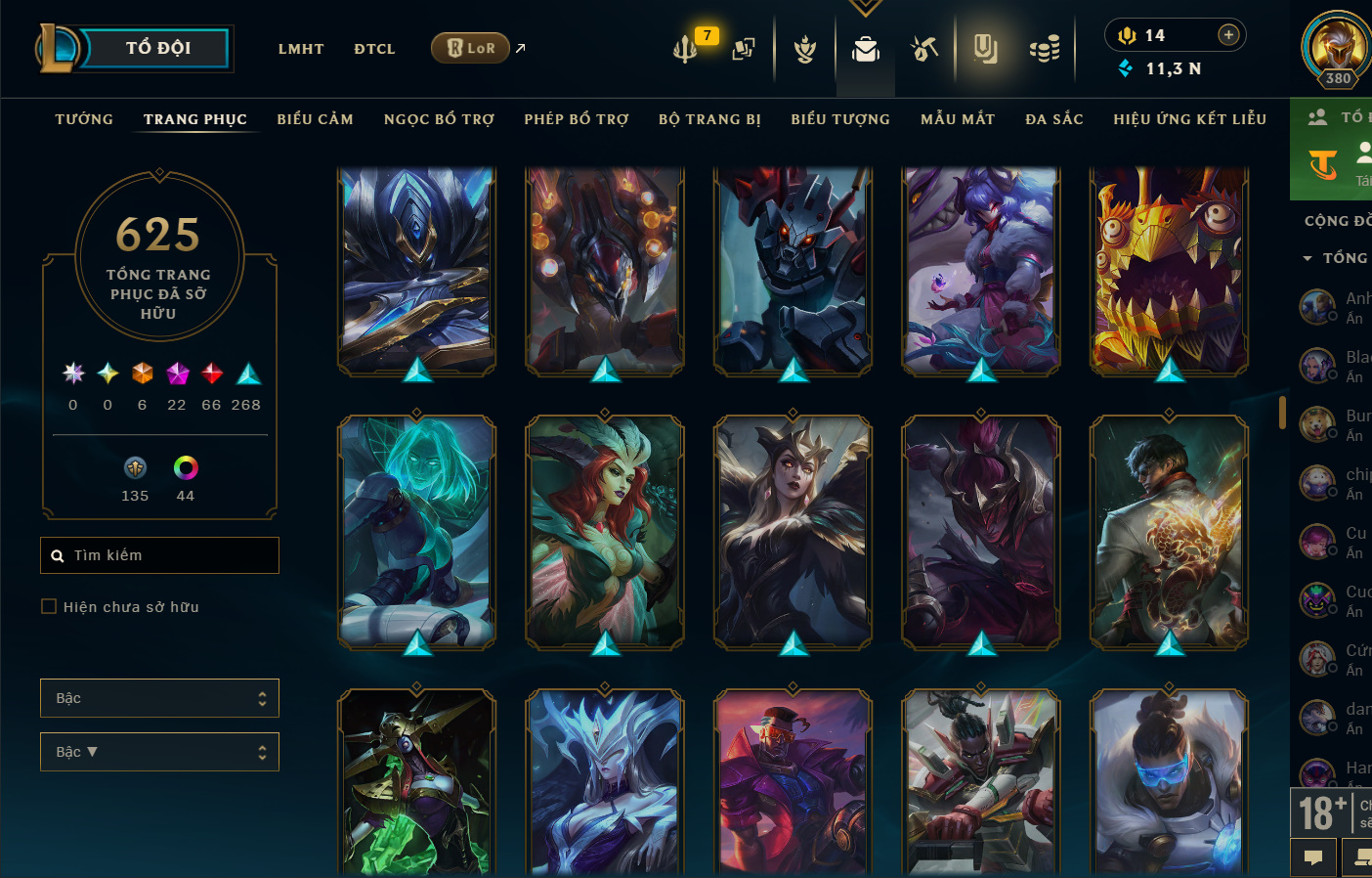Viewport: 1372px width, 878px height.
Task: Open the LoR launcher link
Action: click(x=471, y=48)
